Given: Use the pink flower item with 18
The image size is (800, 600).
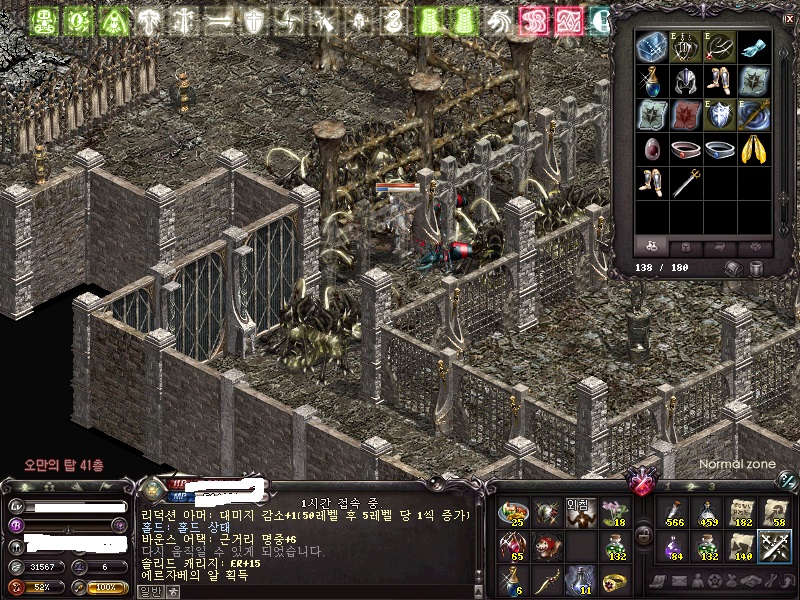Looking at the screenshot, I should point(612,514).
